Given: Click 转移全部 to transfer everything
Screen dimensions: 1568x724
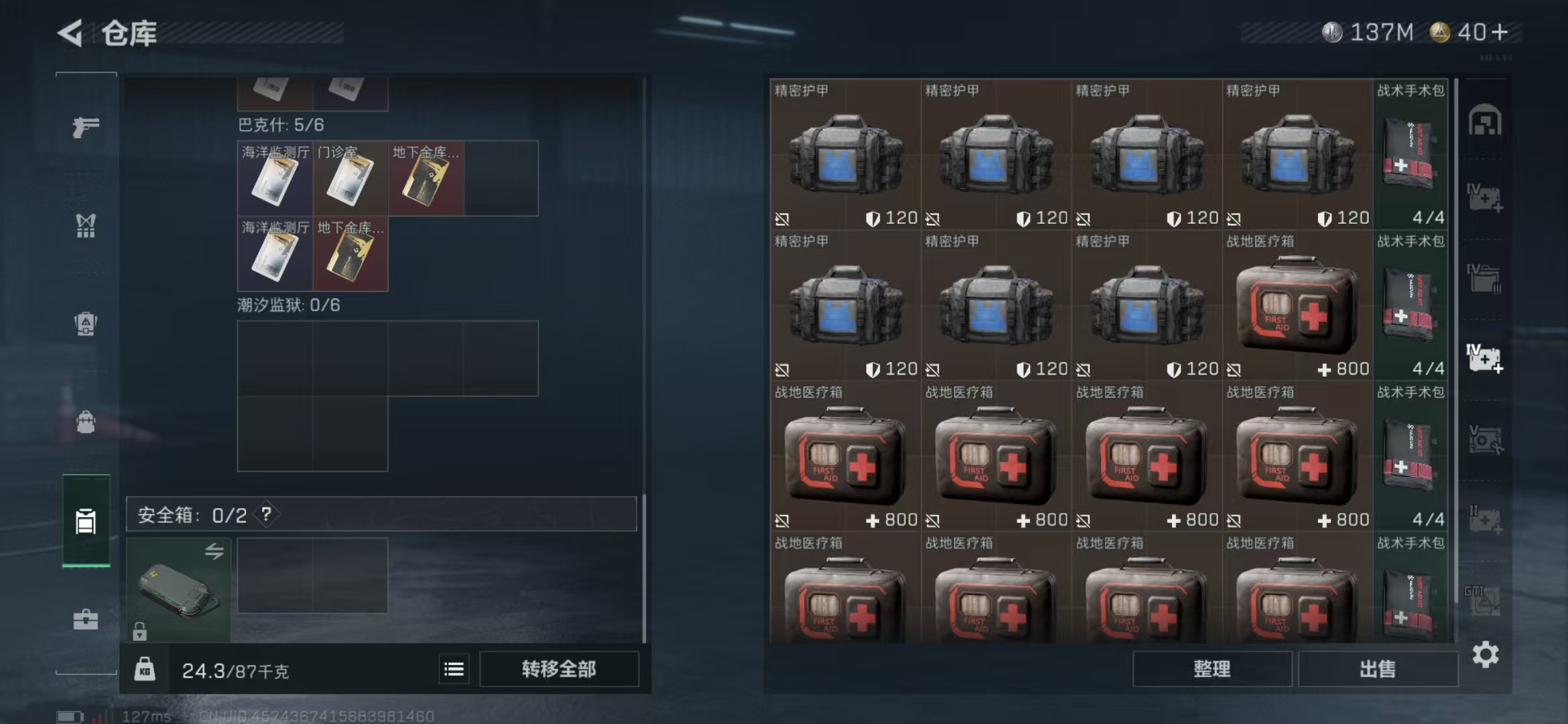Looking at the screenshot, I should [x=559, y=669].
